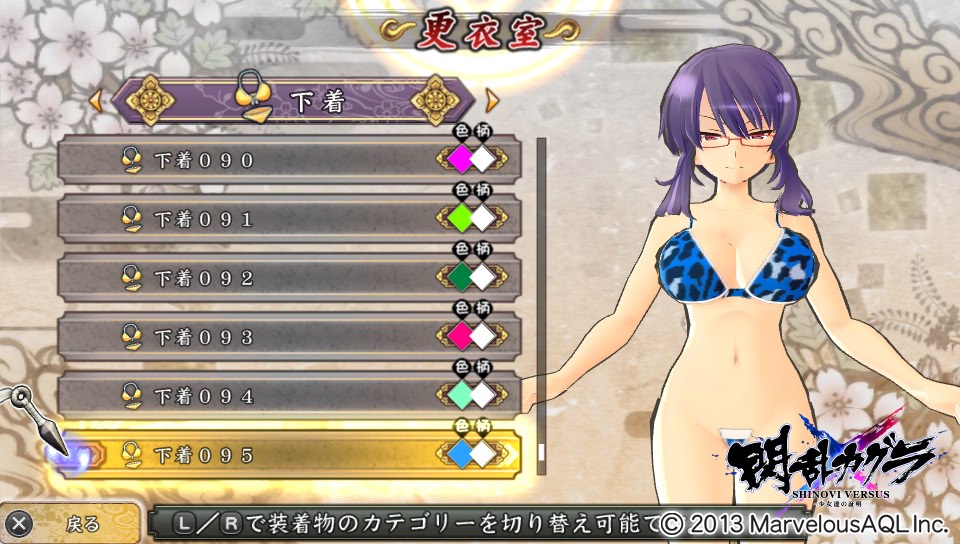Screen dimensions: 960x544
Task: Pick the magenta color swatch on 下着０９０
Action: point(459,159)
